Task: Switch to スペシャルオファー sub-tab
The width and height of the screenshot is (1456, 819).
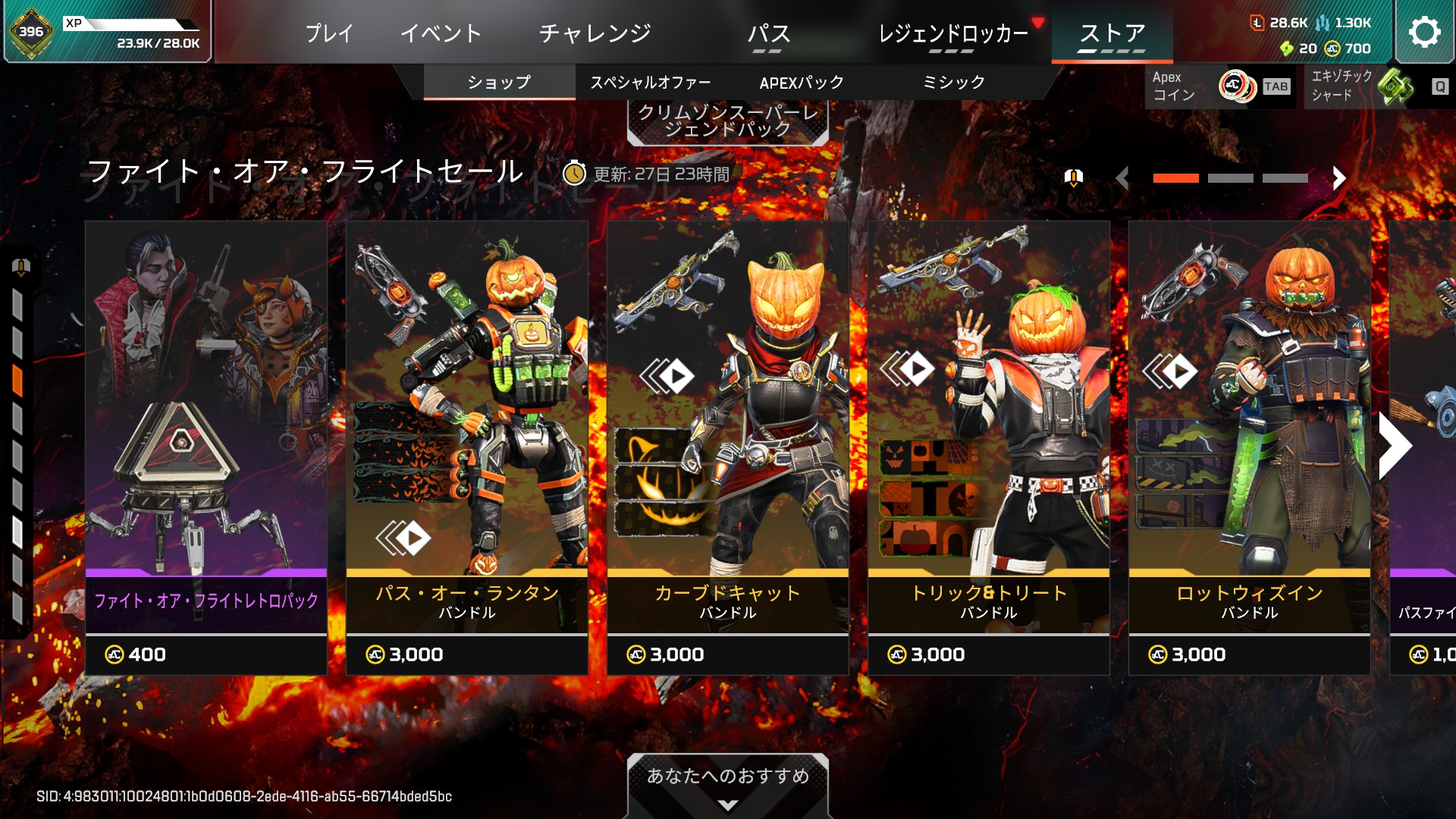Action: 651,82
